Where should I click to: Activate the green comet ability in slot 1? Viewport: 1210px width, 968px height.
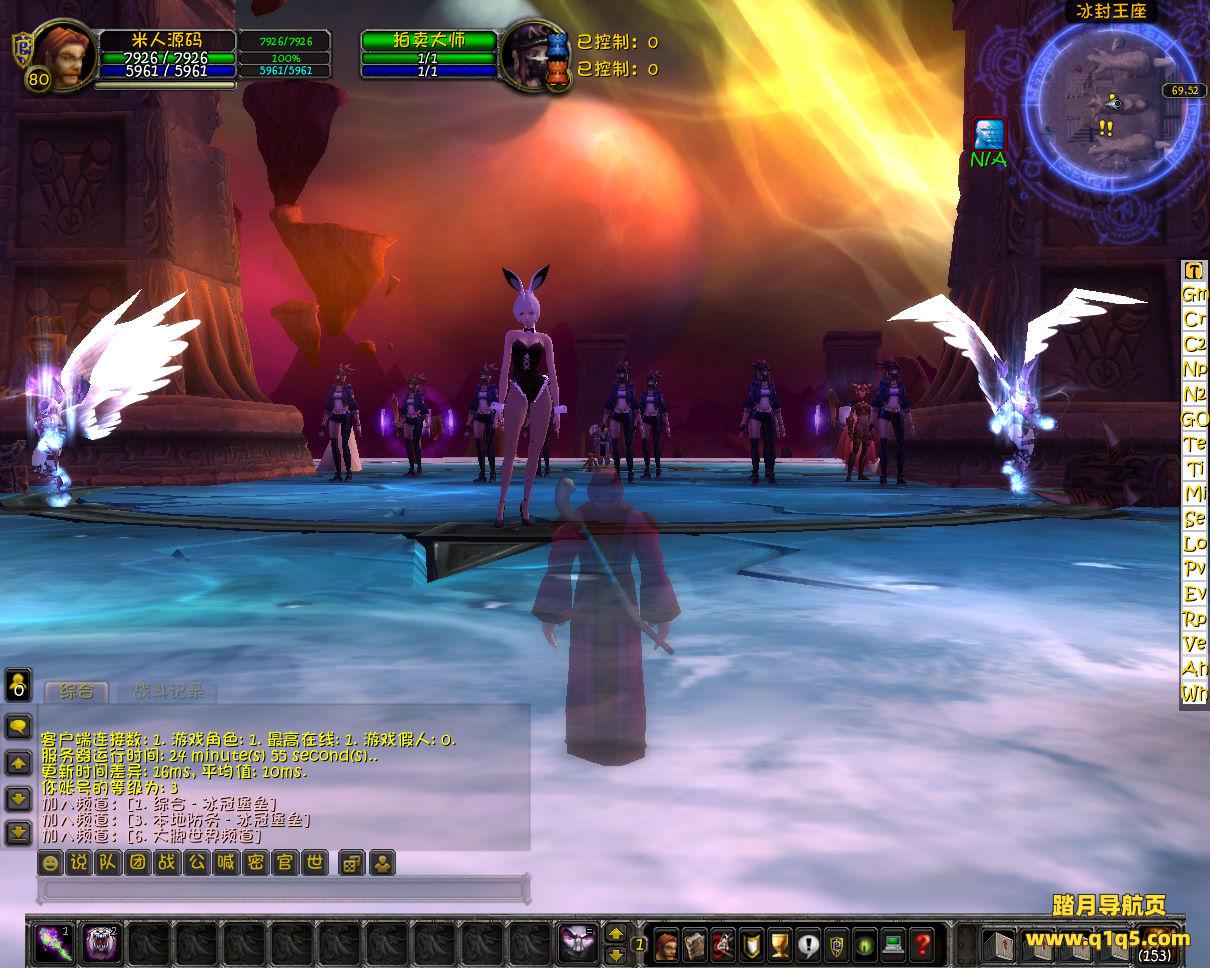pyautogui.click(x=51, y=942)
